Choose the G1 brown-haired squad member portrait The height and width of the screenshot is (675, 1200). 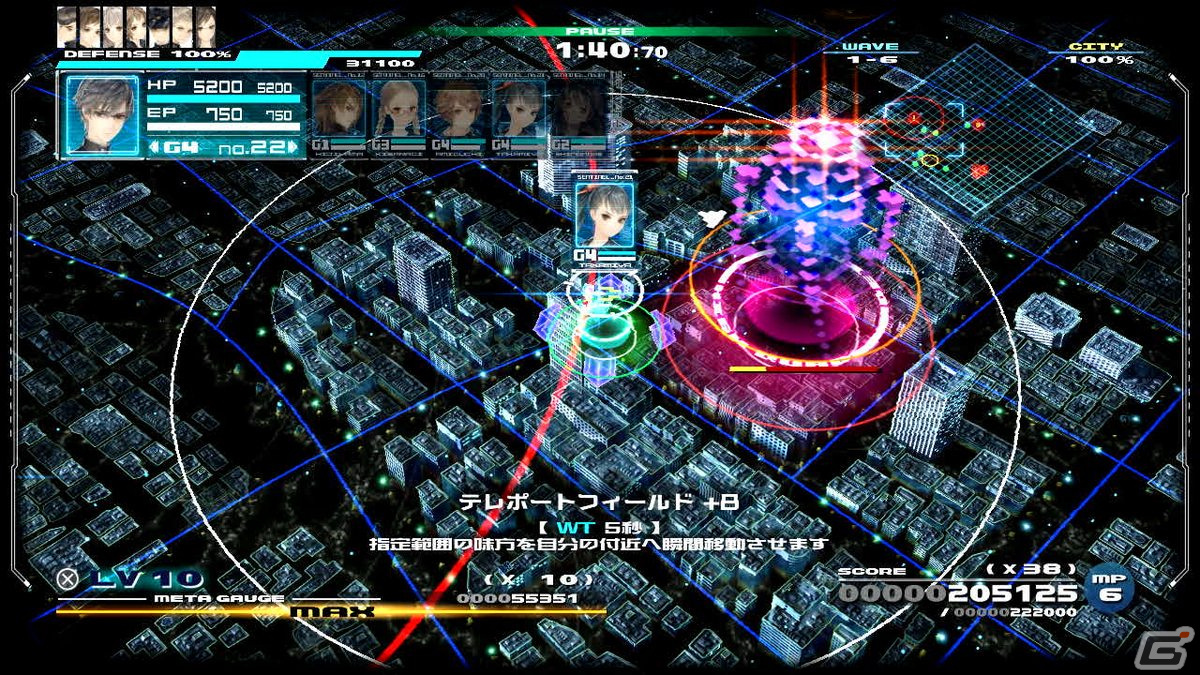pos(339,108)
